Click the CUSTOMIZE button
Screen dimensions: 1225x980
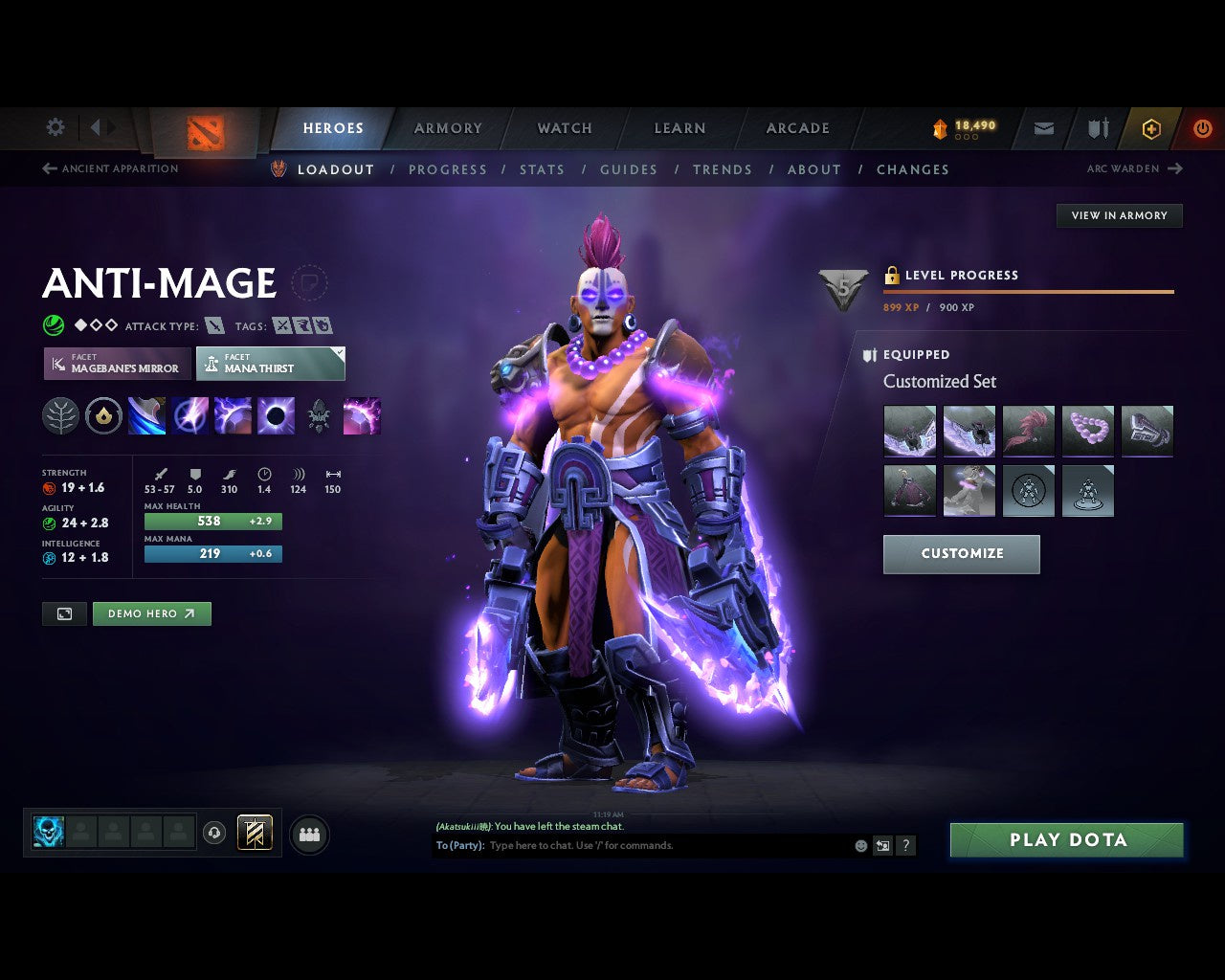961,553
